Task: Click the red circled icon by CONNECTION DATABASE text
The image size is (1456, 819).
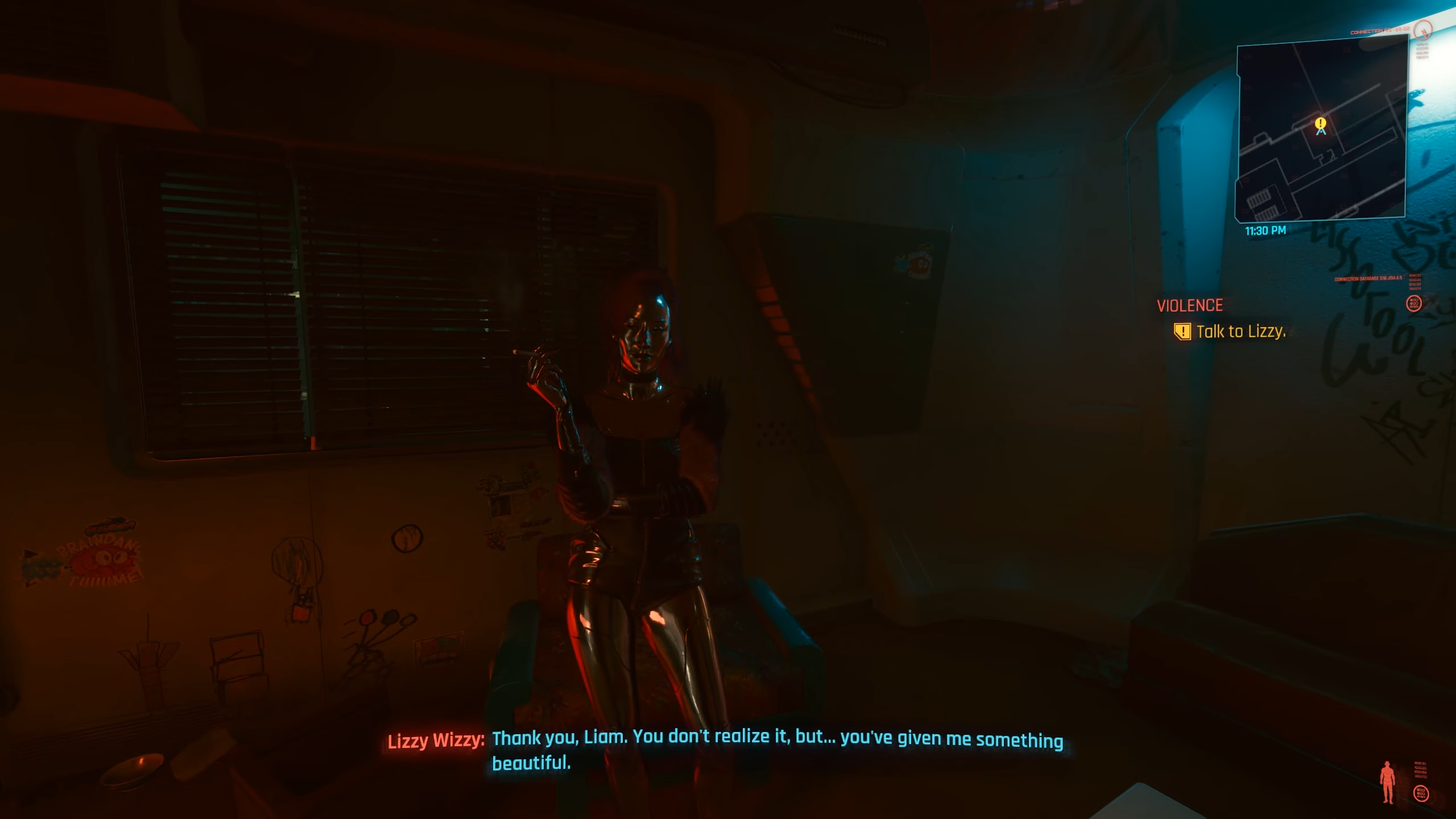Action: [x=1414, y=304]
